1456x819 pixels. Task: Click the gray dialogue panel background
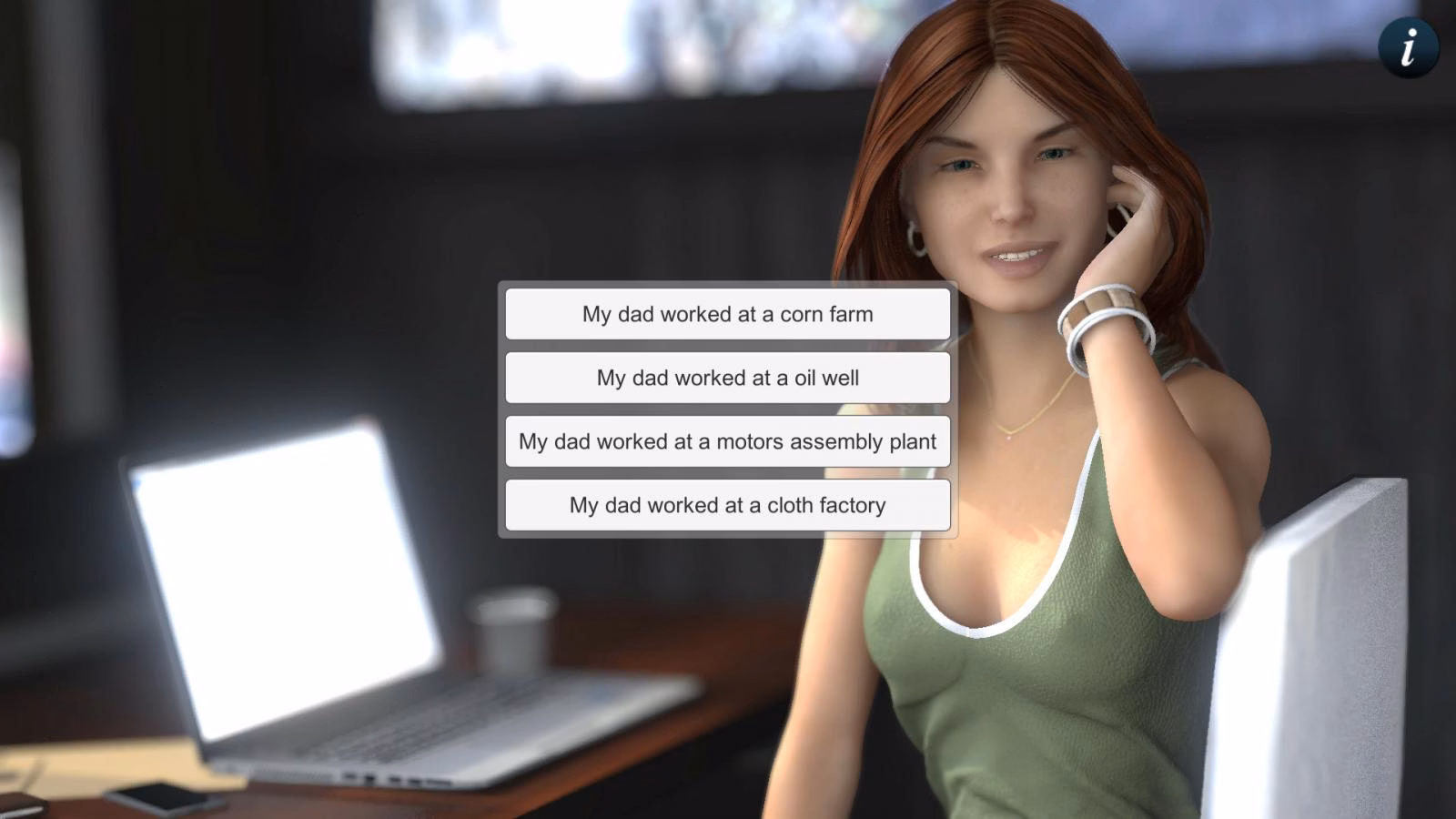coord(728,346)
